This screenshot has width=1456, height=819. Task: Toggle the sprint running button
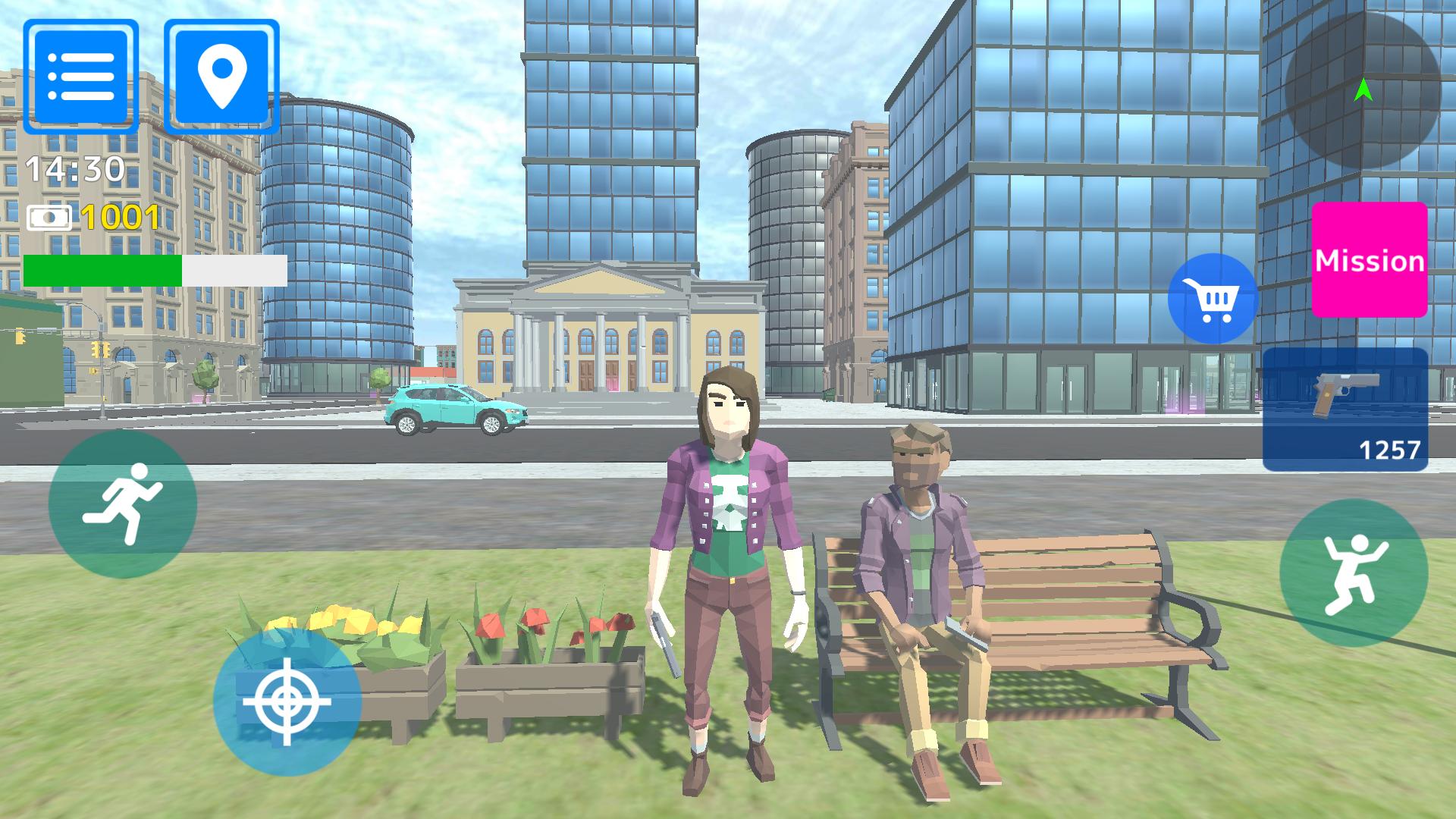pyautogui.click(x=123, y=504)
